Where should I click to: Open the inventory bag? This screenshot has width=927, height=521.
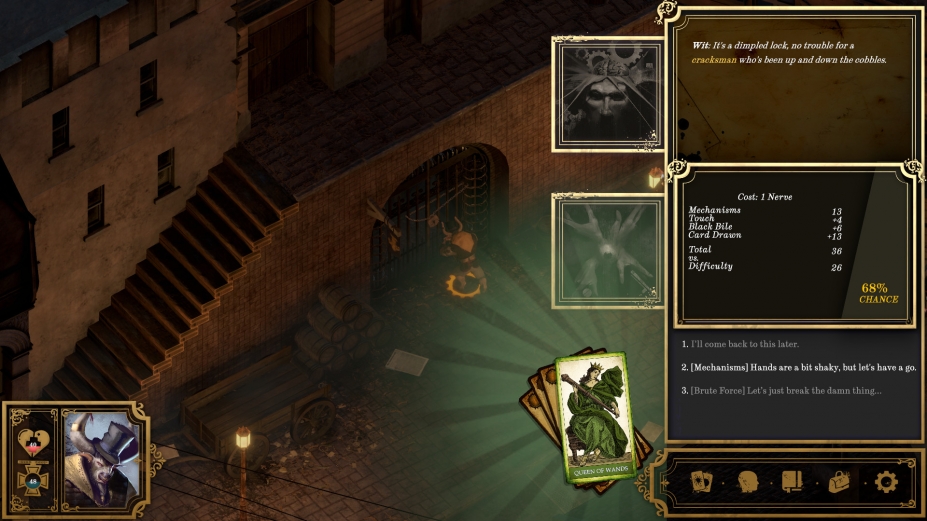pos(840,482)
